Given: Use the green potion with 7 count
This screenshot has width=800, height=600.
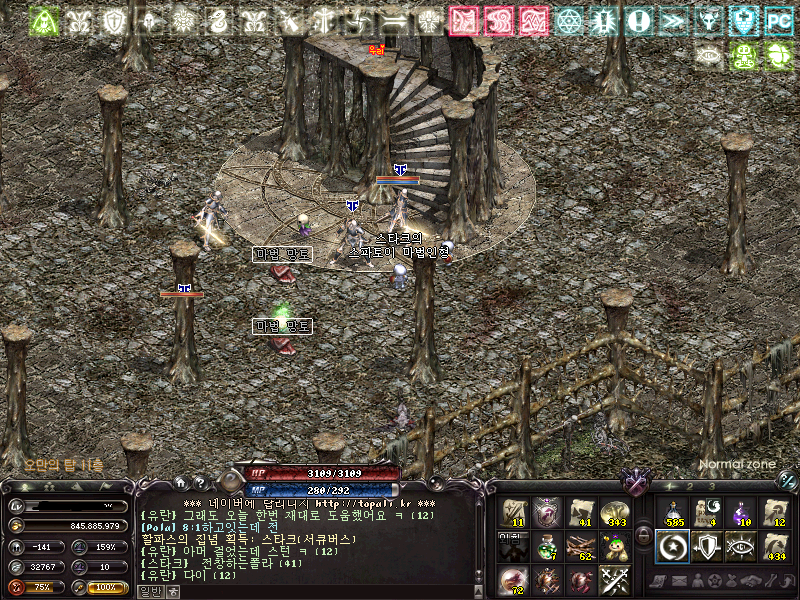Looking at the screenshot, I should 547,546.
